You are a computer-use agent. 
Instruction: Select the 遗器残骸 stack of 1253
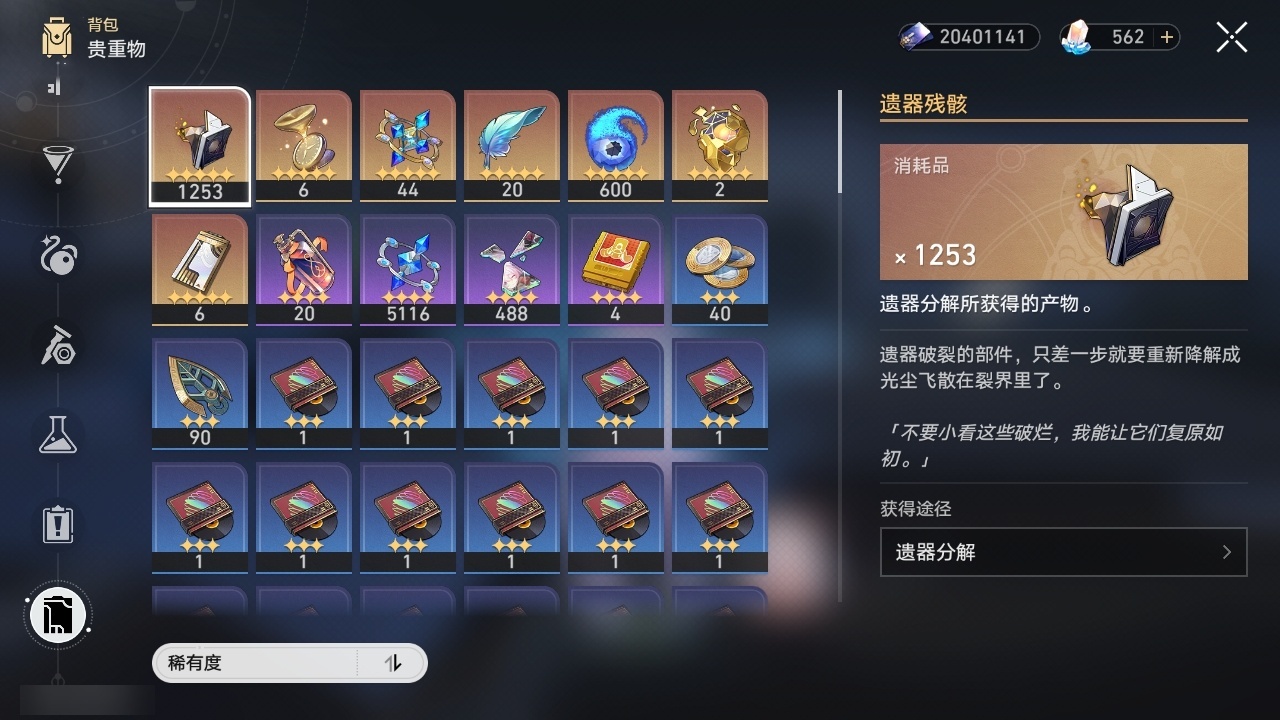click(x=199, y=145)
